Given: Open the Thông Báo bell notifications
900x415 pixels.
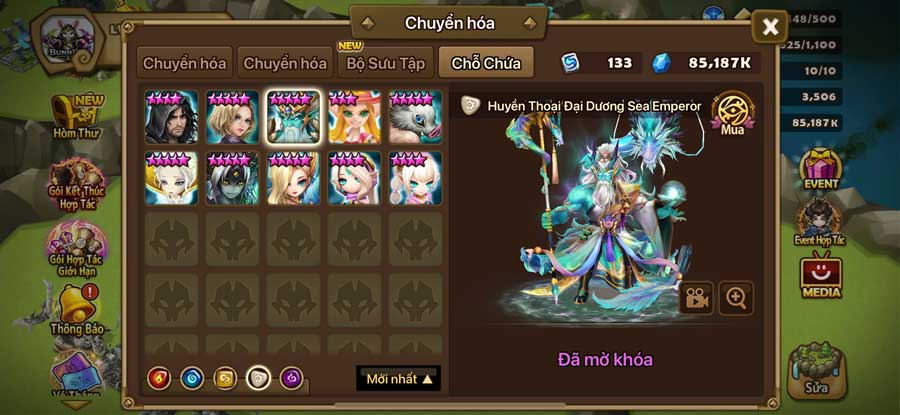Looking at the screenshot, I should click(x=78, y=308).
